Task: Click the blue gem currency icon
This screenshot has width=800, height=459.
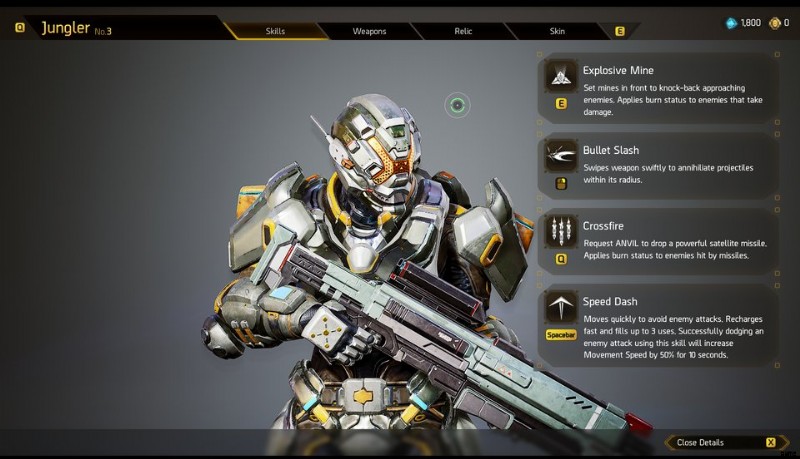Action: click(731, 22)
